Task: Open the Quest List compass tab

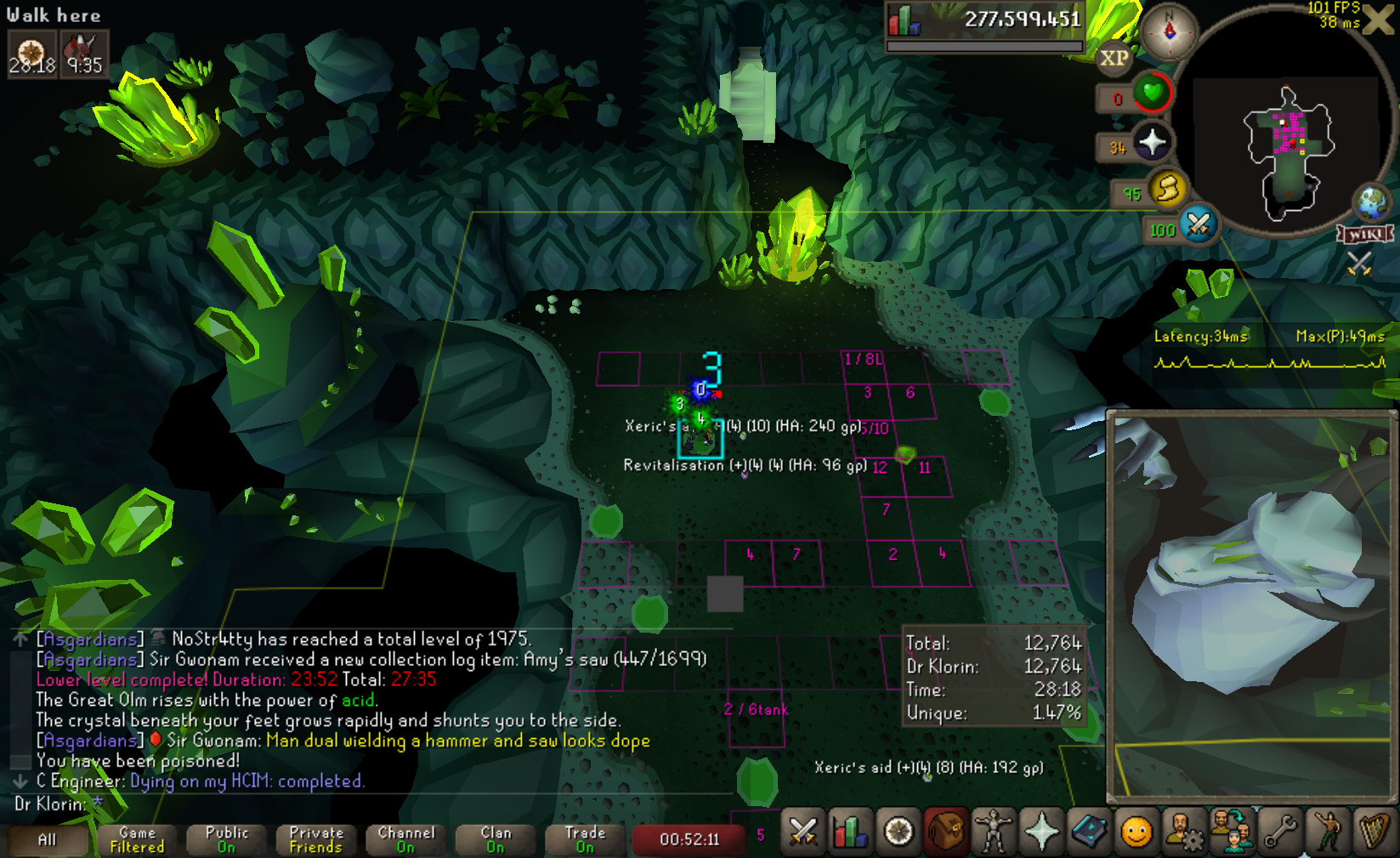Action: tap(898, 831)
